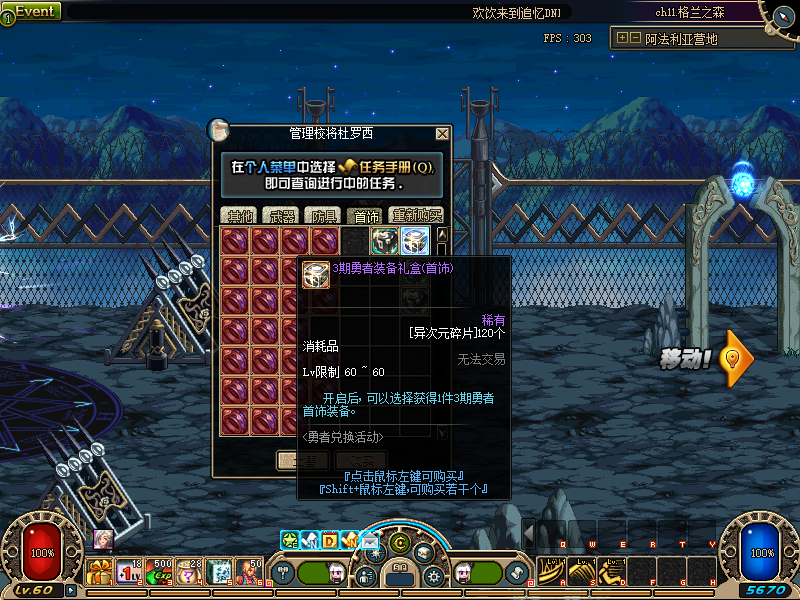Select the dark gift box shop item

pos(385,241)
